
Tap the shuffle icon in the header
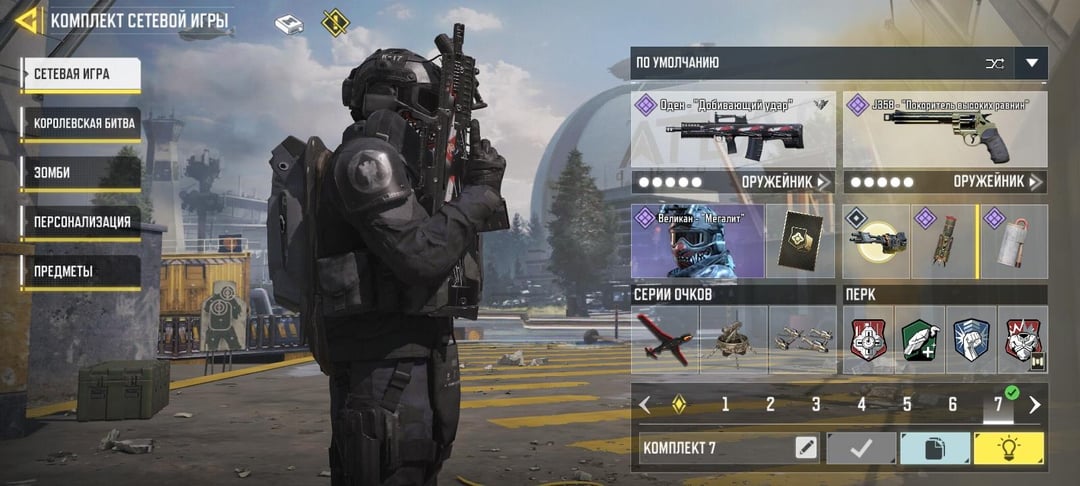pos(994,63)
